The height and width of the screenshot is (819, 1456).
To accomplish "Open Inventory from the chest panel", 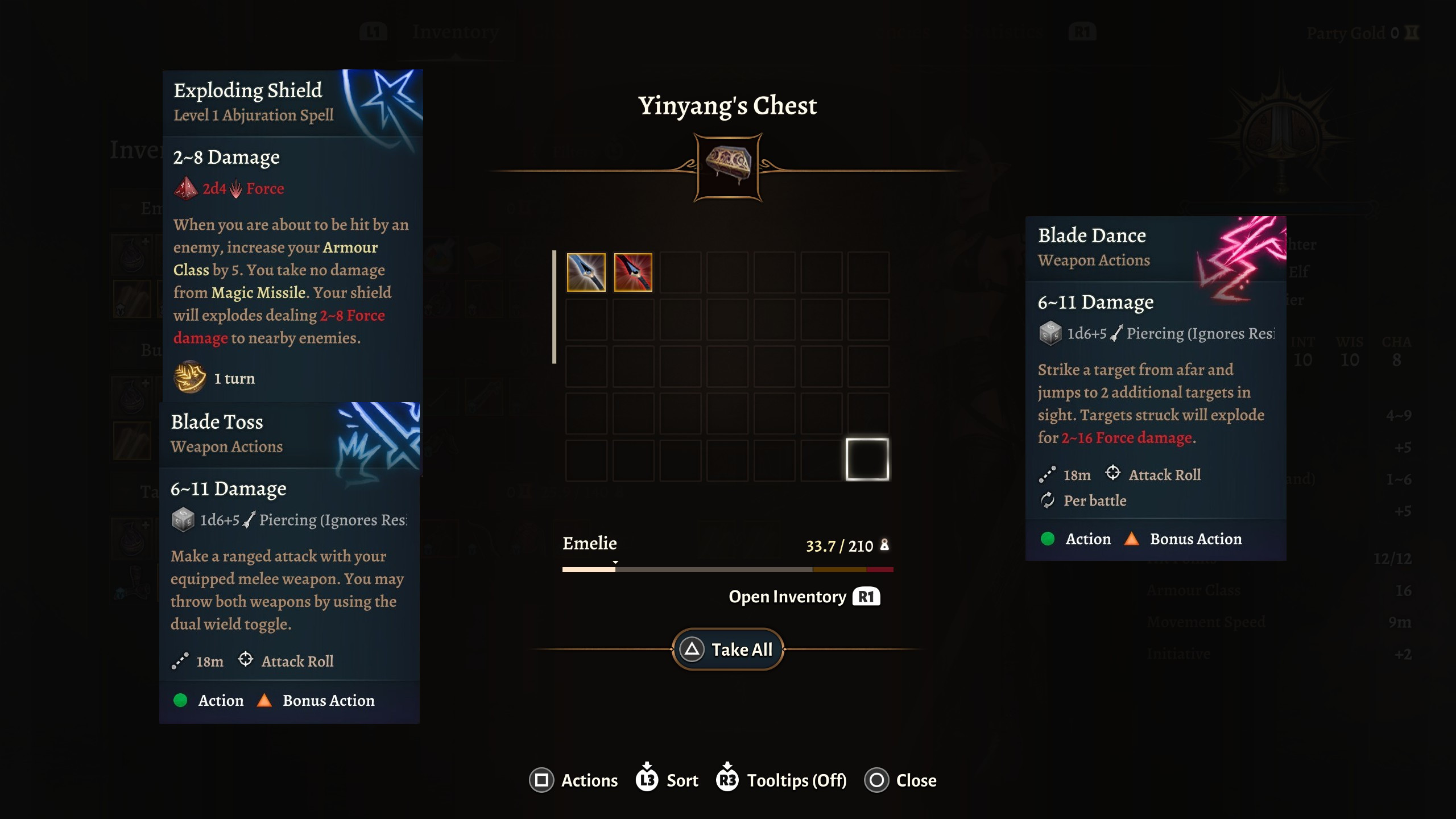I will (804, 597).
